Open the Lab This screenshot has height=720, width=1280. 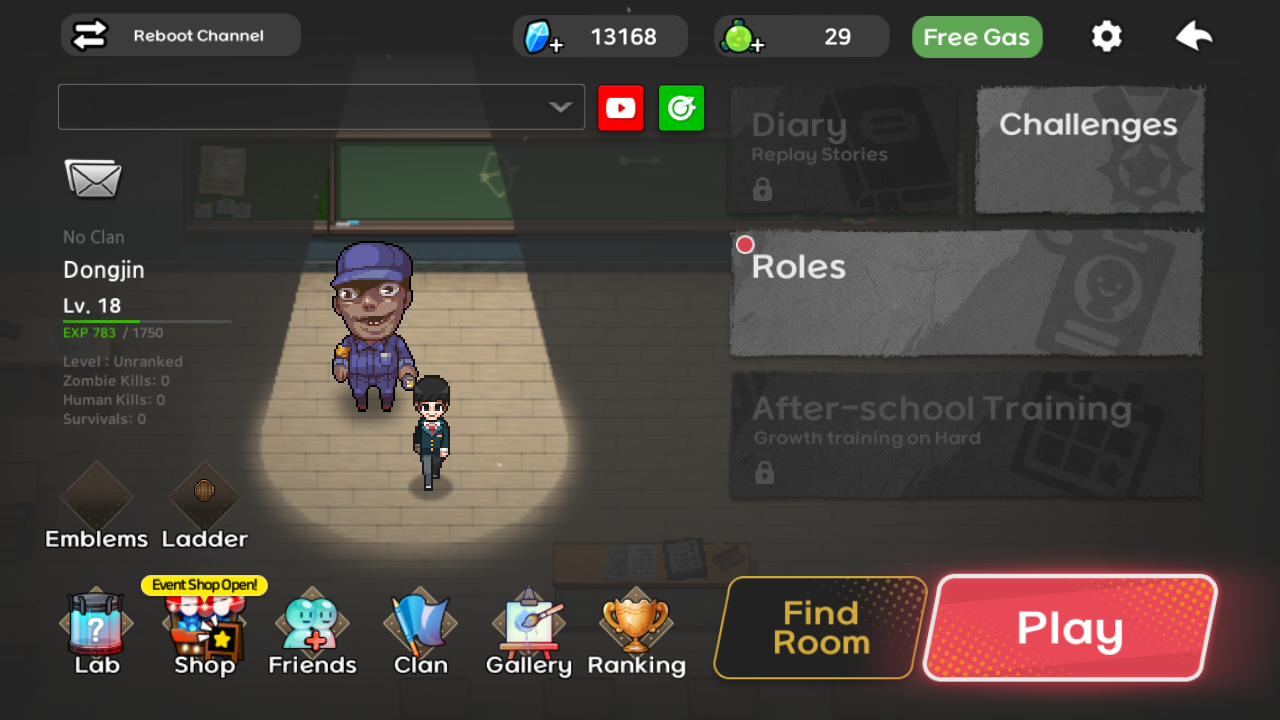click(95, 625)
